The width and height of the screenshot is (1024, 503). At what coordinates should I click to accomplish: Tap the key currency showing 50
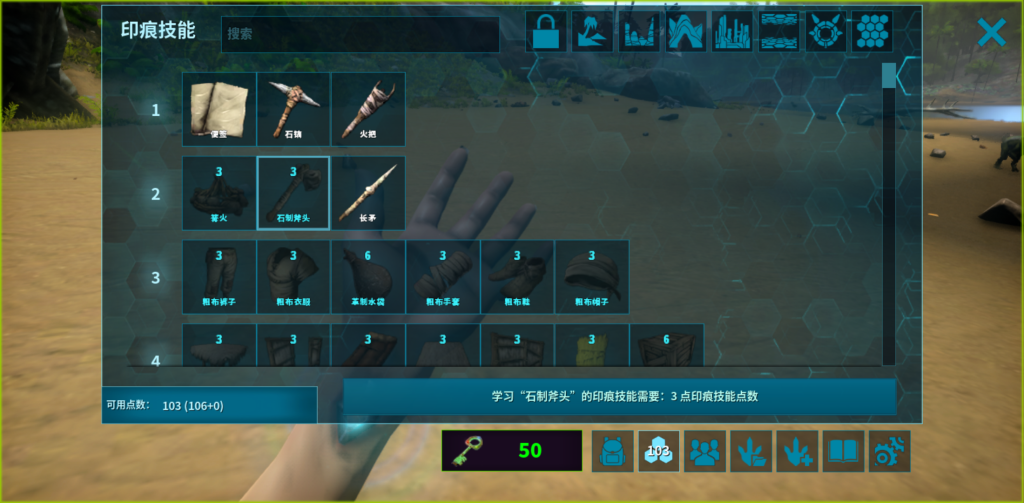[x=511, y=451]
